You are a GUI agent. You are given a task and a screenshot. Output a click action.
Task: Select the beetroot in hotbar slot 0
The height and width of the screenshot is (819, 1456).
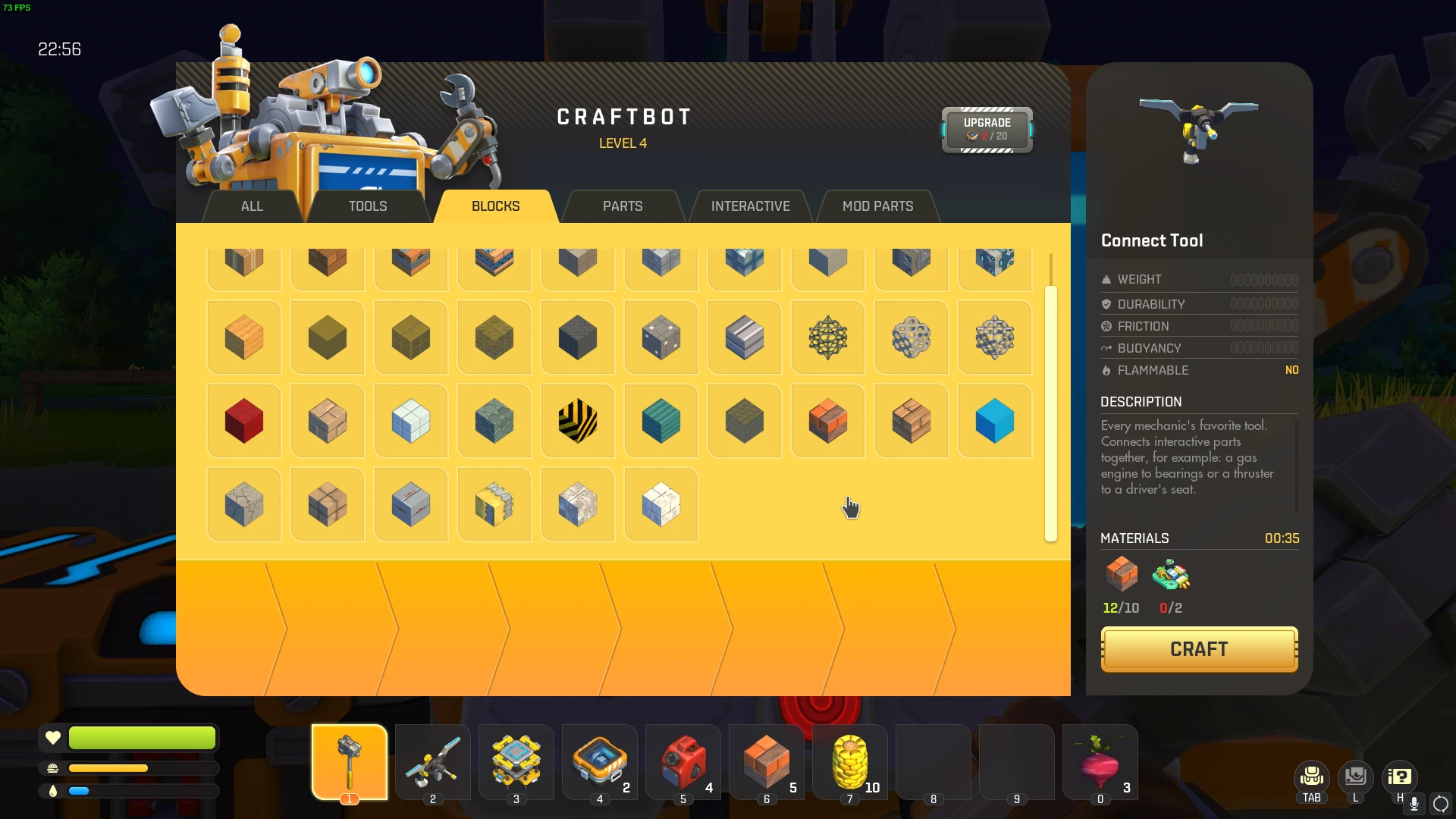point(1100,762)
